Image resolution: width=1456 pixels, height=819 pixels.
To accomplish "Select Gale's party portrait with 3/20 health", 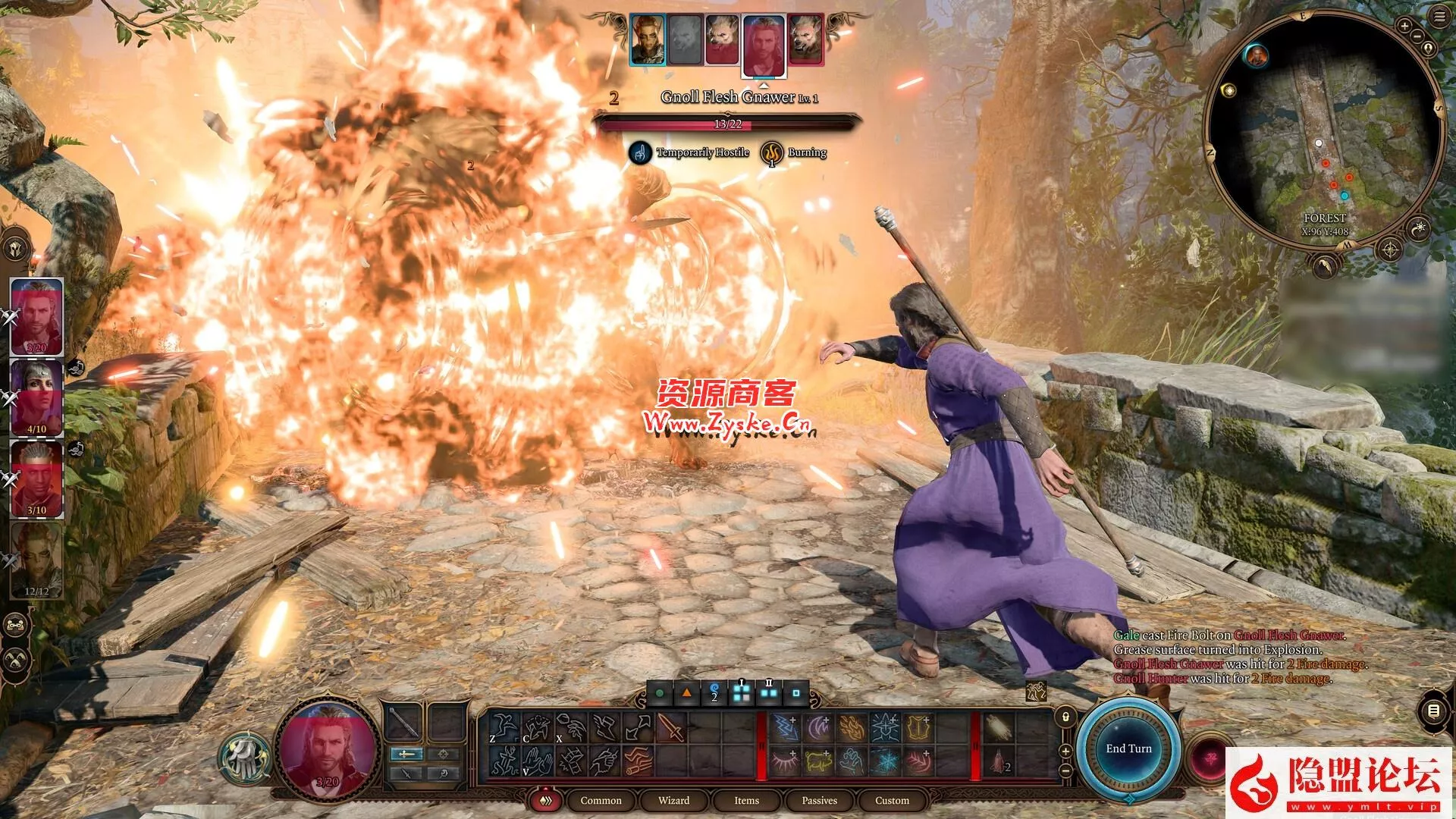I will coord(36,316).
